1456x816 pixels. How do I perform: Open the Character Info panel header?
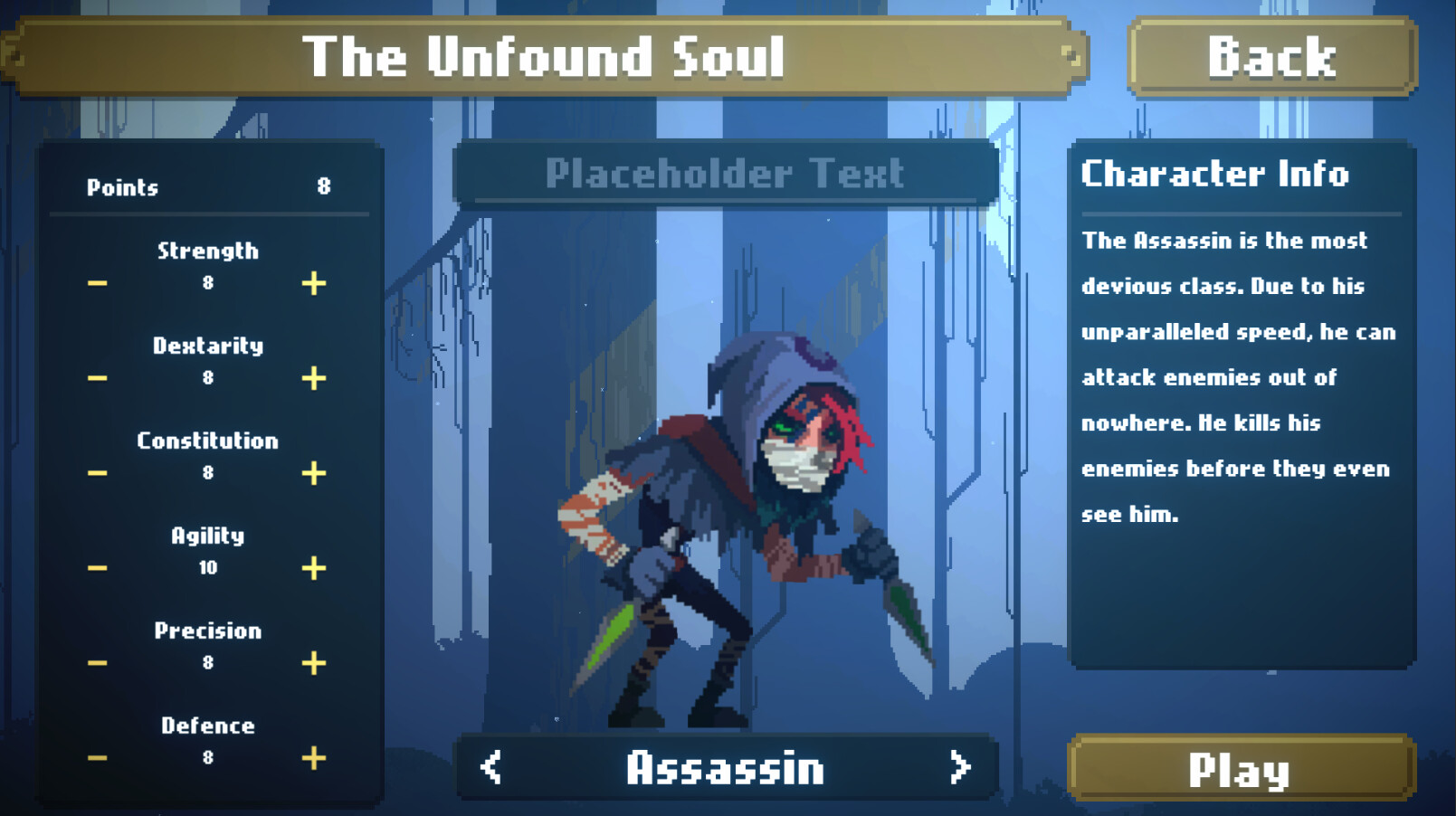pos(1215,175)
